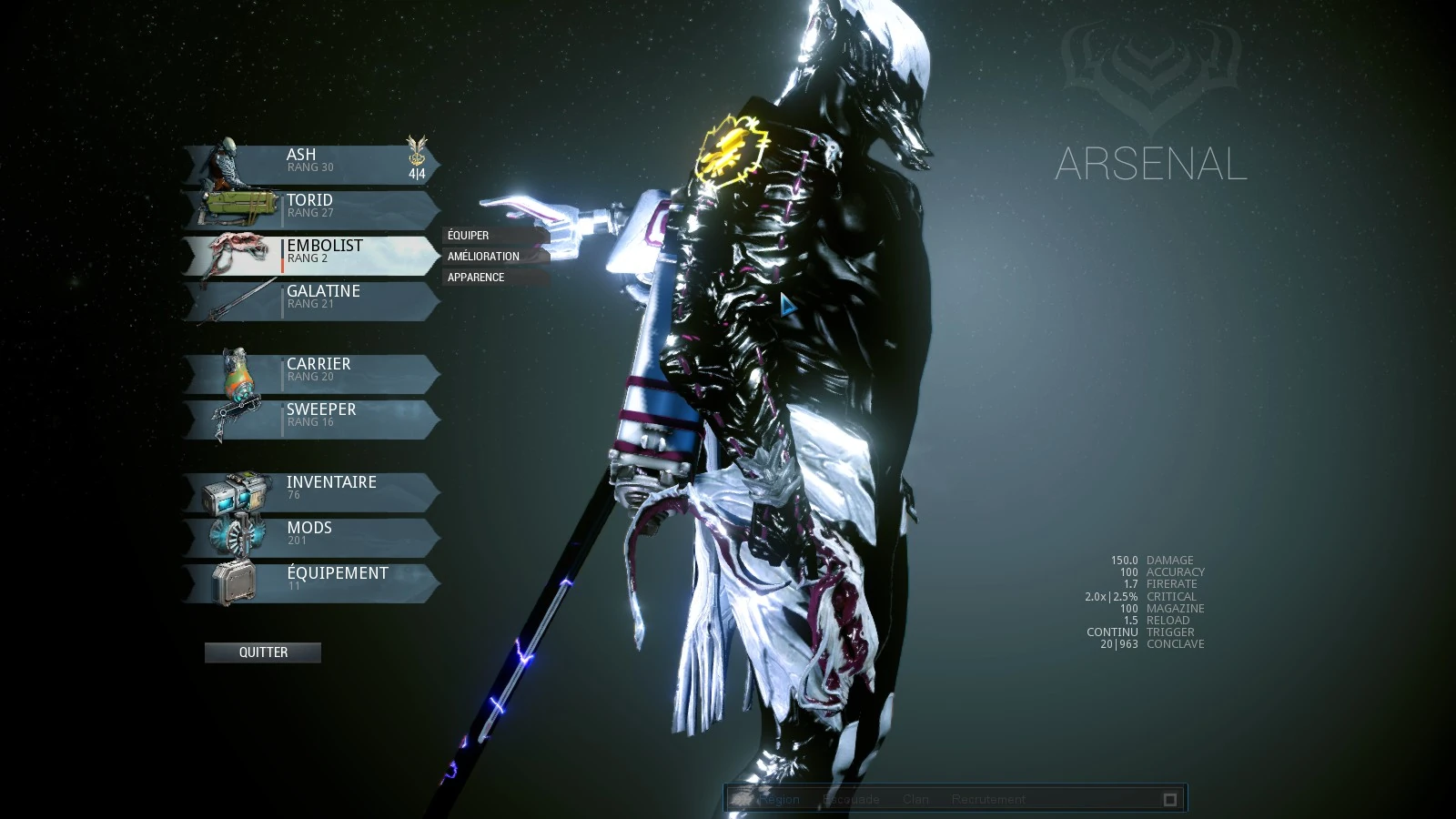This screenshot has height=819, width=1456.
Task: Open the Clan chat tab
Action: coord(915,800)
